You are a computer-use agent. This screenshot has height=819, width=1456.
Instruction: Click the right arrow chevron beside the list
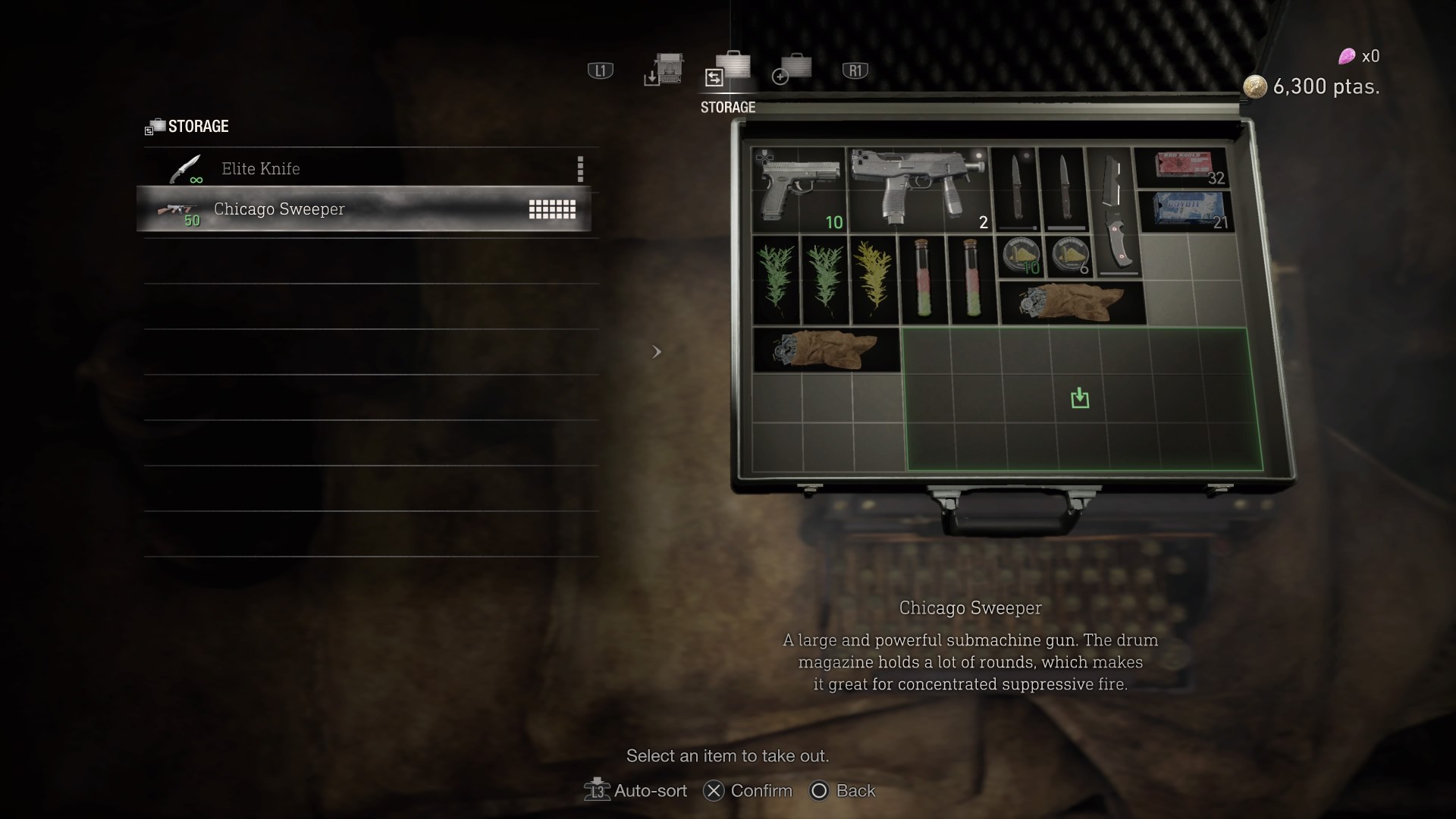pyautogui.click(x=657, y=351)
